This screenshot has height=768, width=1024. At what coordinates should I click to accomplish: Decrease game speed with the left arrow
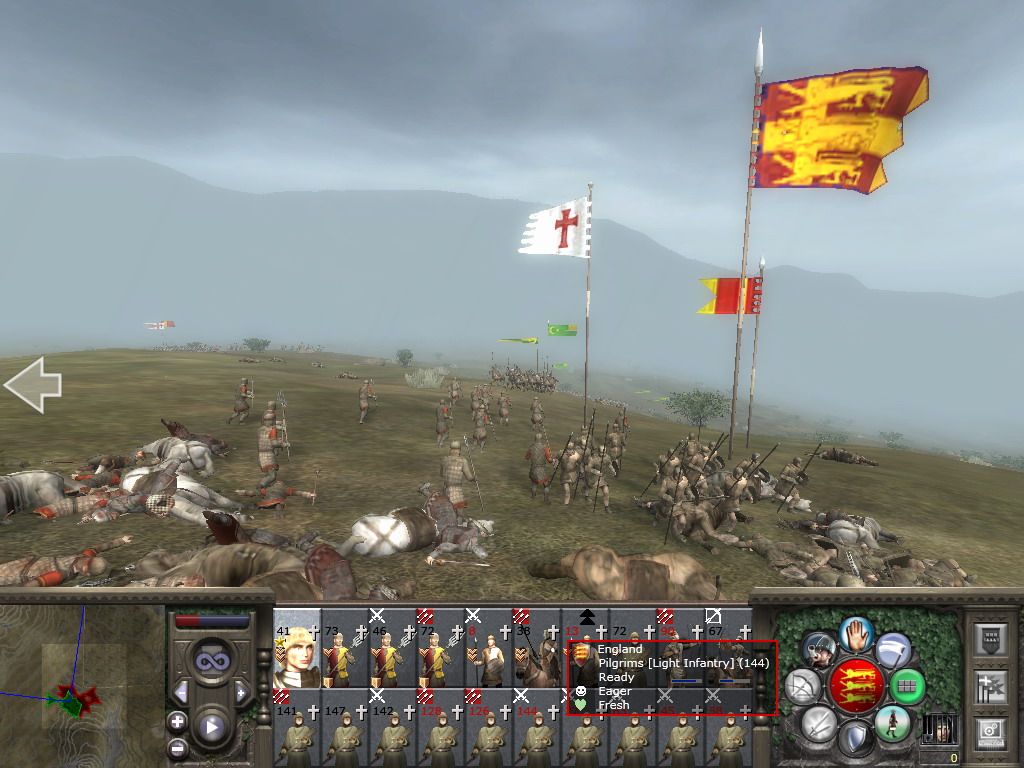click(x=181, y=692)
